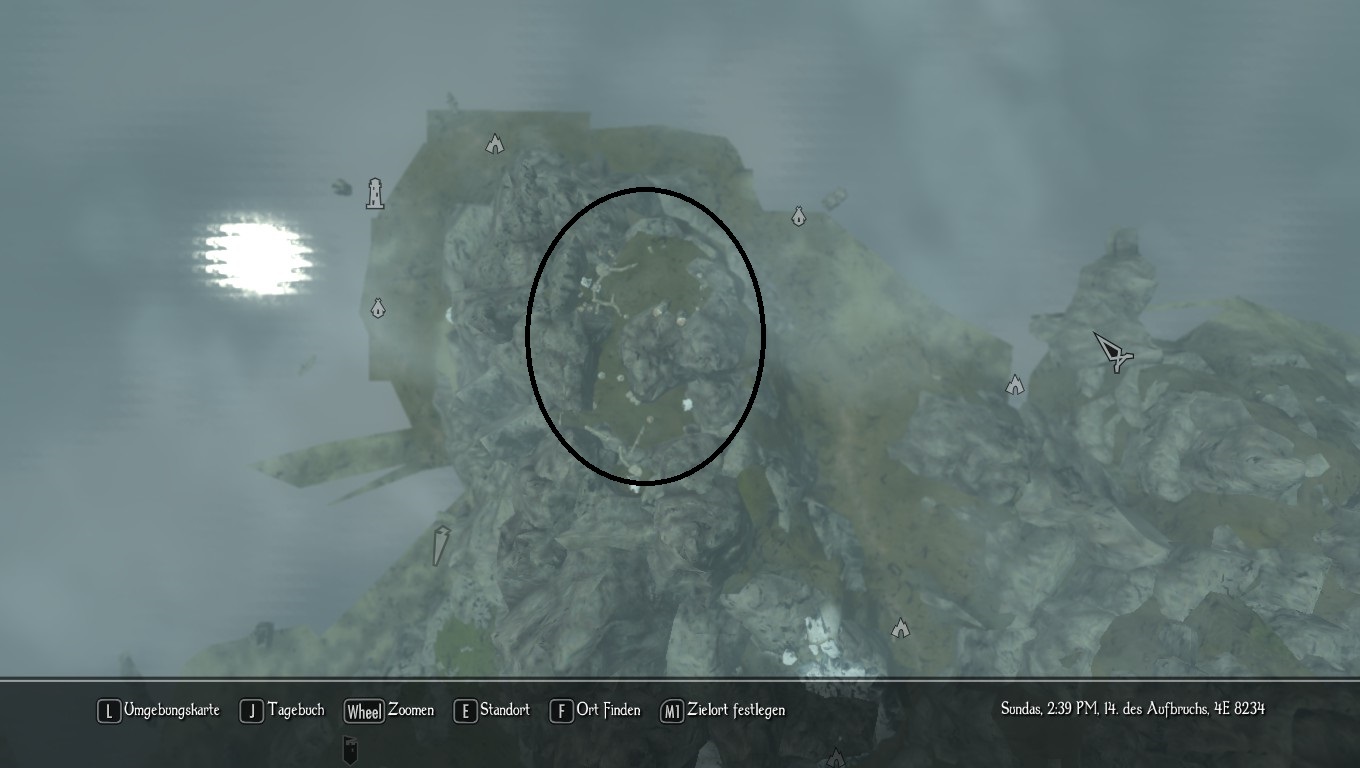
Task: Open the Umgebungskarte local map
Action: (159, 711)
